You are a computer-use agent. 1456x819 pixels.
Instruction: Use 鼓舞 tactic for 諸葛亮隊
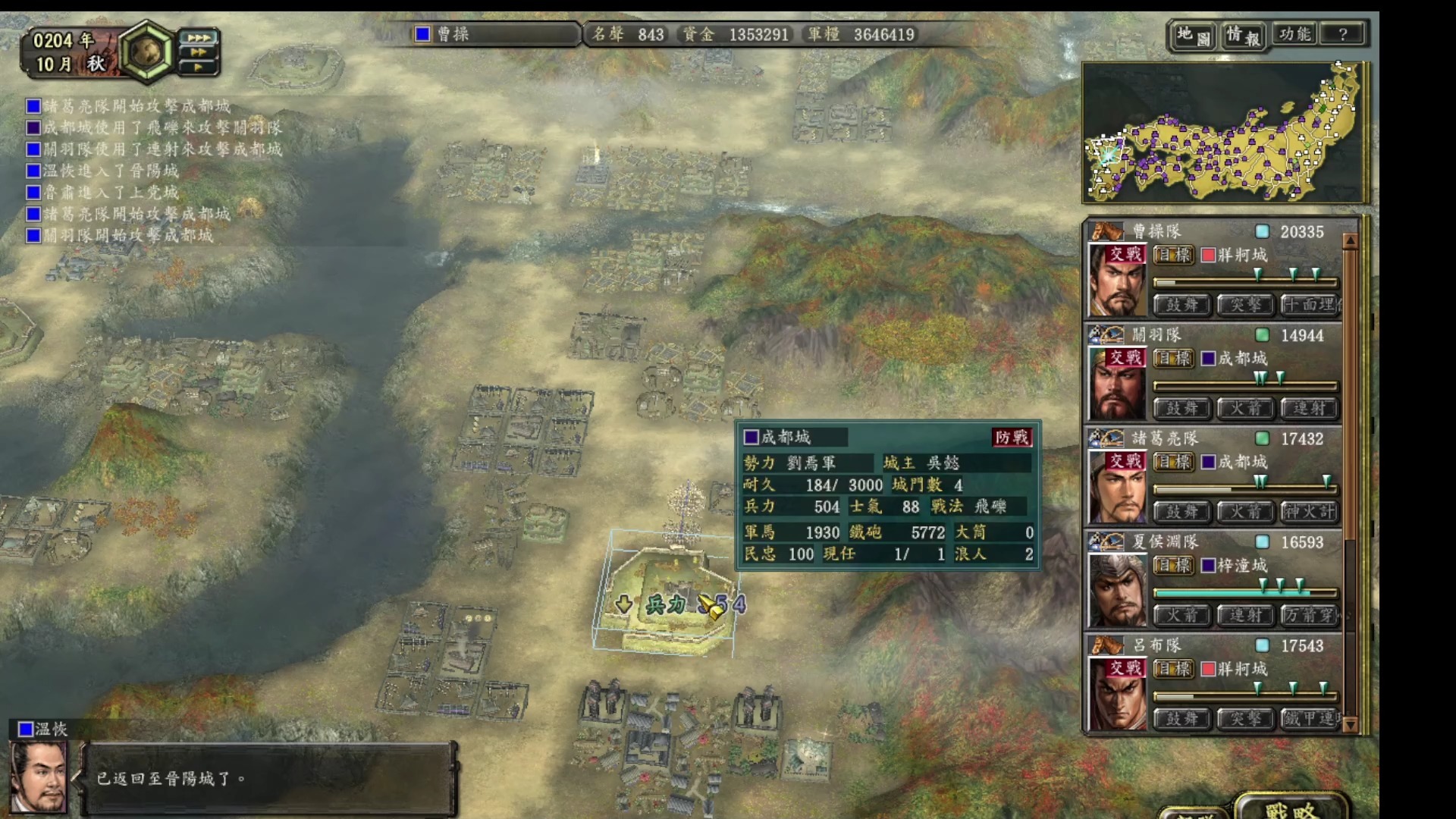coord(1181,512)
